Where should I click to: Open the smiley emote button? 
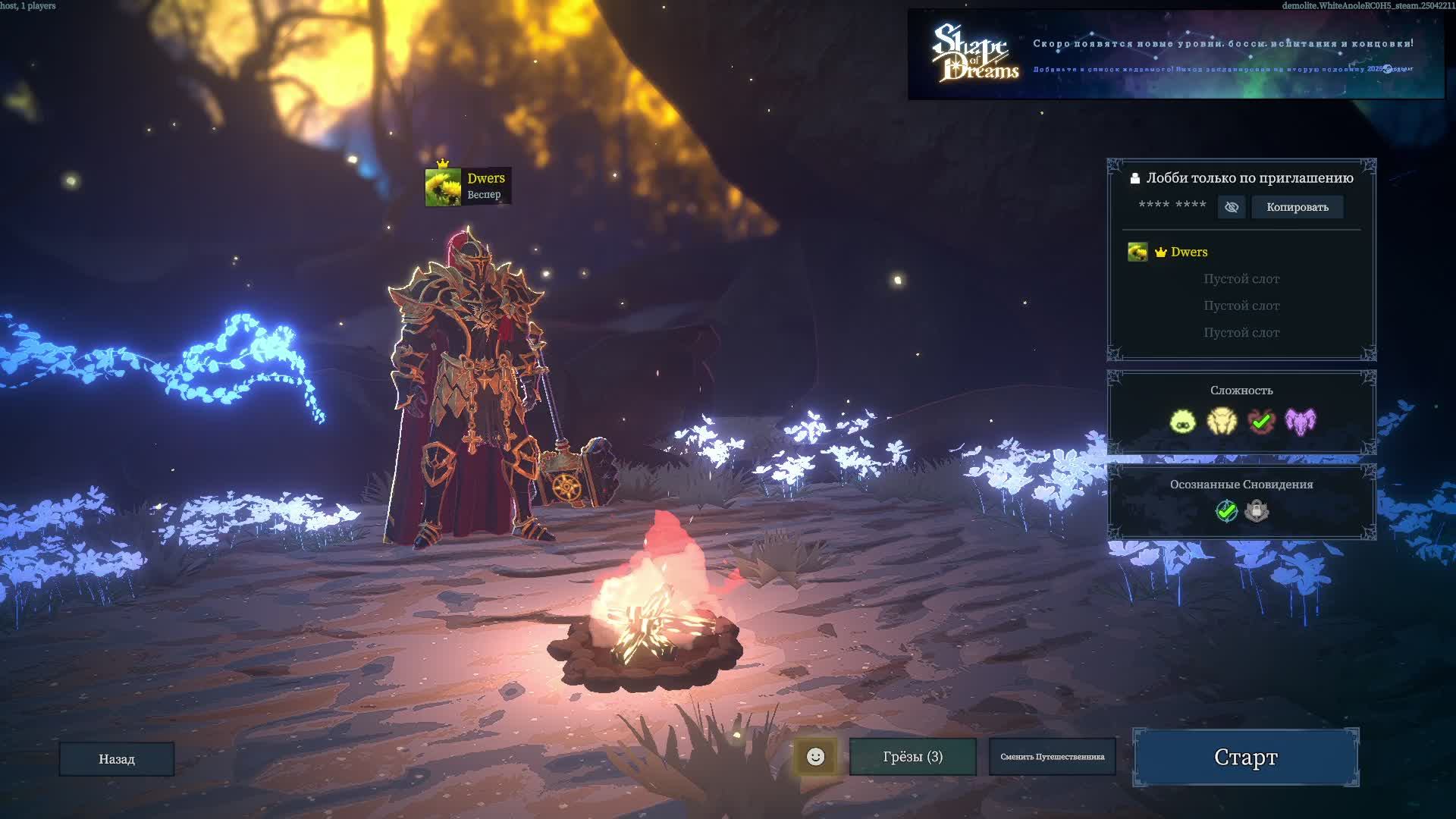point(815,756)
